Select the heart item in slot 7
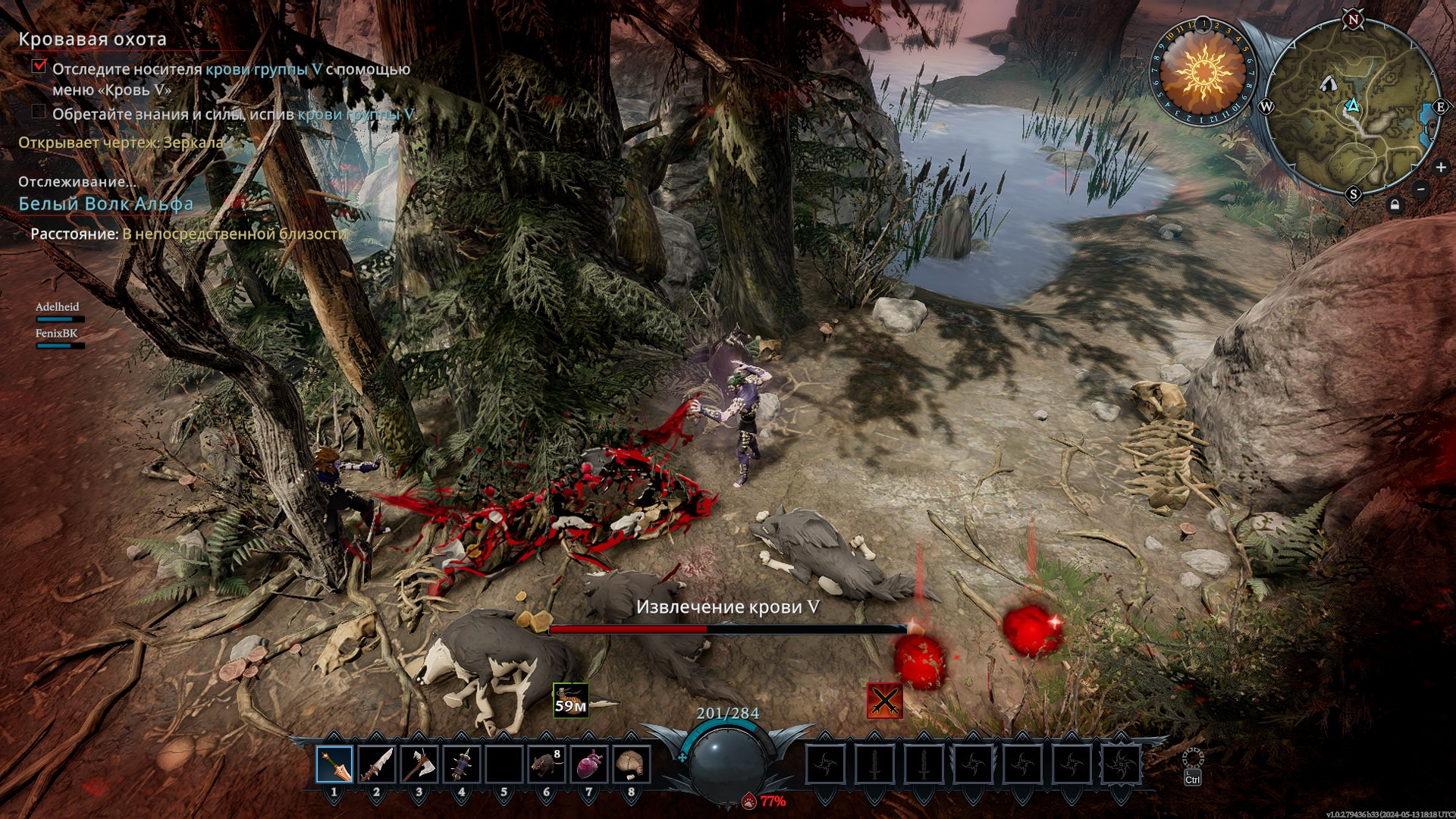The image size is (1456, 819). click(x=589, y=765)
